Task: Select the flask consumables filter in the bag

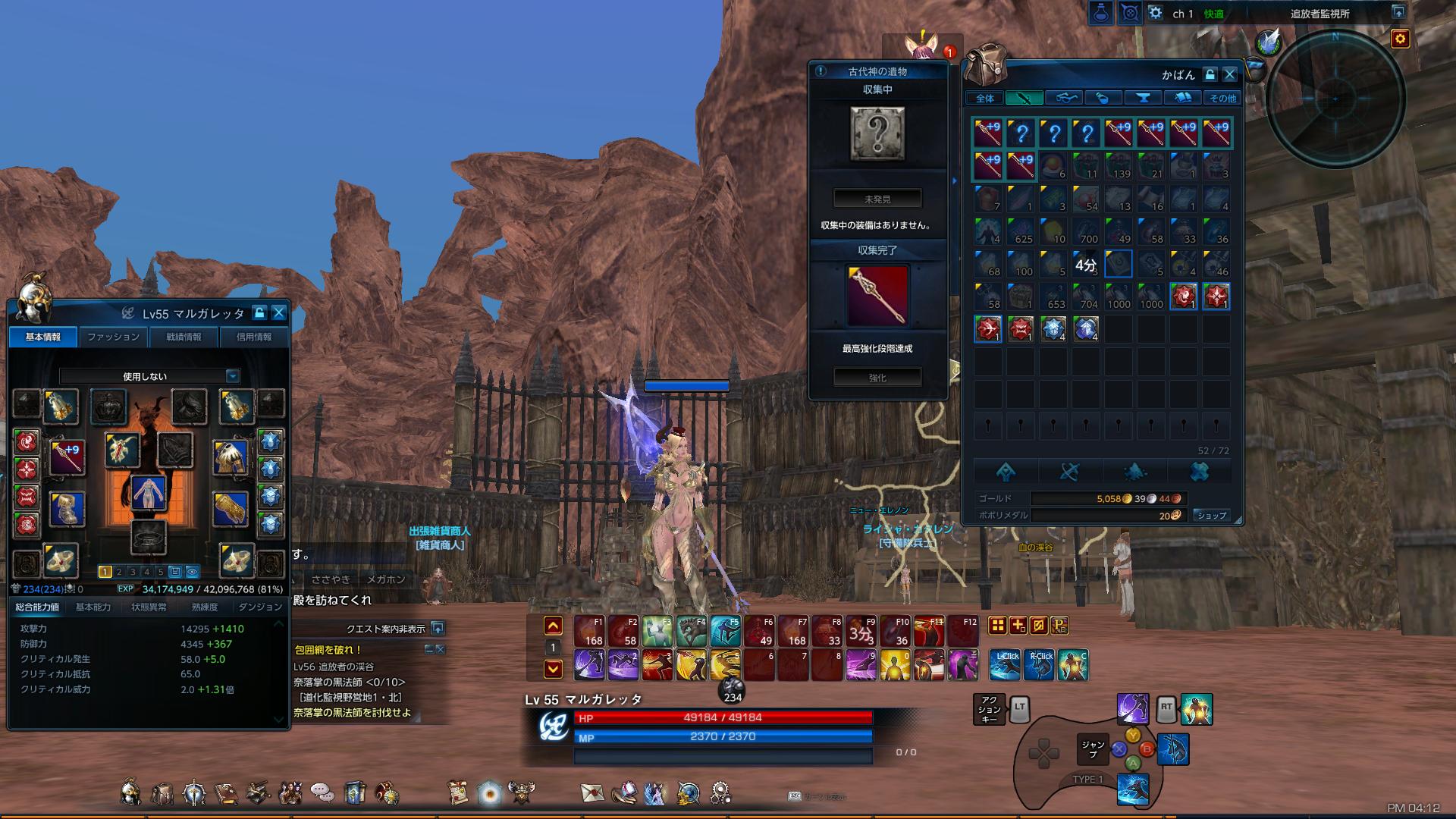Action: pyautogui.click(x=1104, y=97)
